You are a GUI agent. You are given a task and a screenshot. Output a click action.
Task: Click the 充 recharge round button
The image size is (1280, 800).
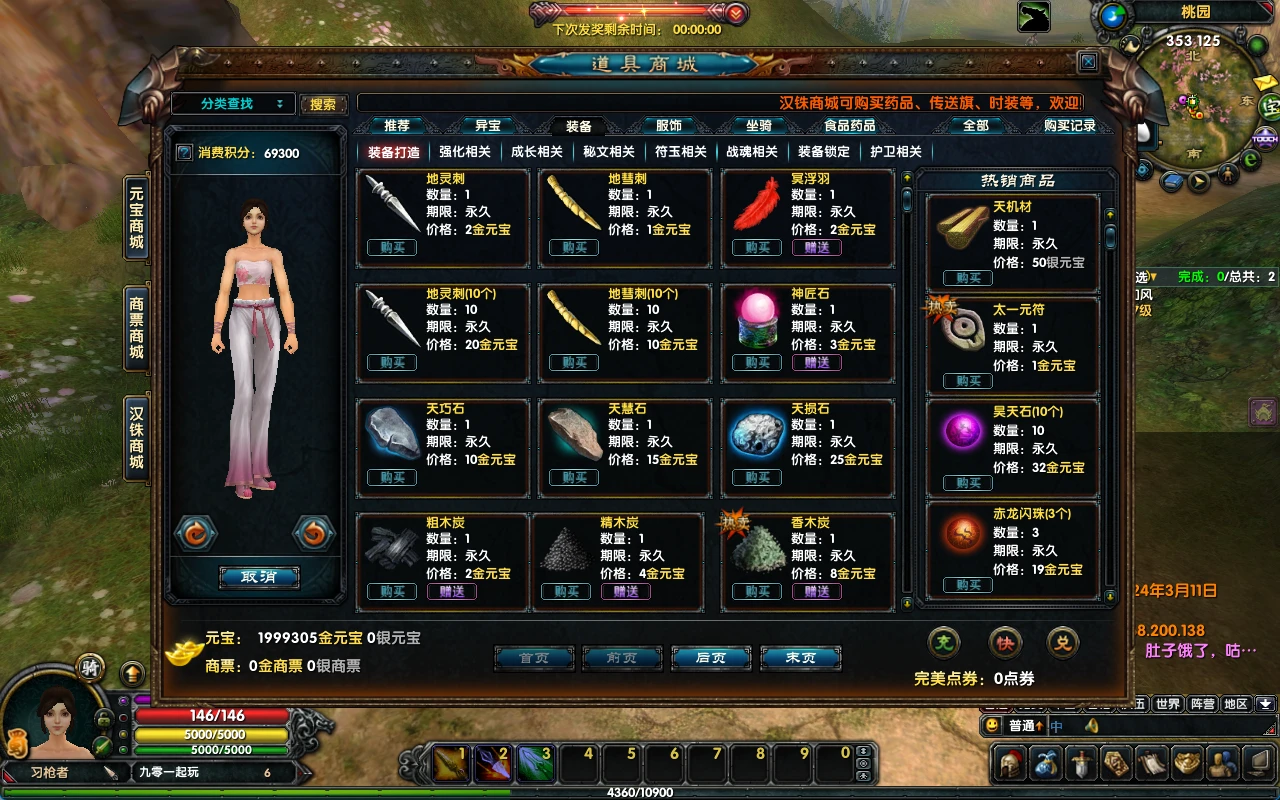[944, 643]
